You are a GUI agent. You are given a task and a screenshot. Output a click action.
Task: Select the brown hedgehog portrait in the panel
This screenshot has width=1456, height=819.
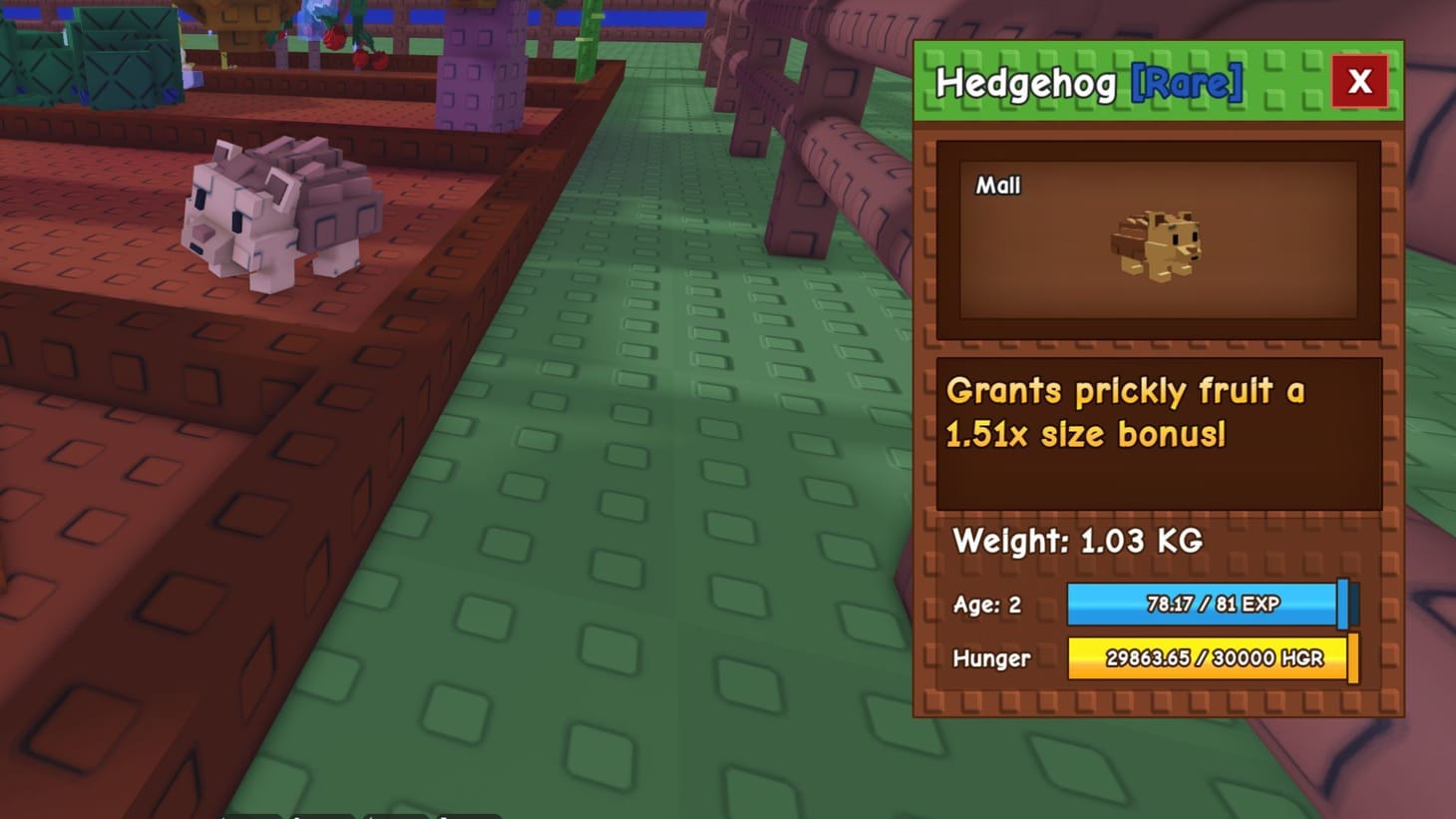point(1157,244)
